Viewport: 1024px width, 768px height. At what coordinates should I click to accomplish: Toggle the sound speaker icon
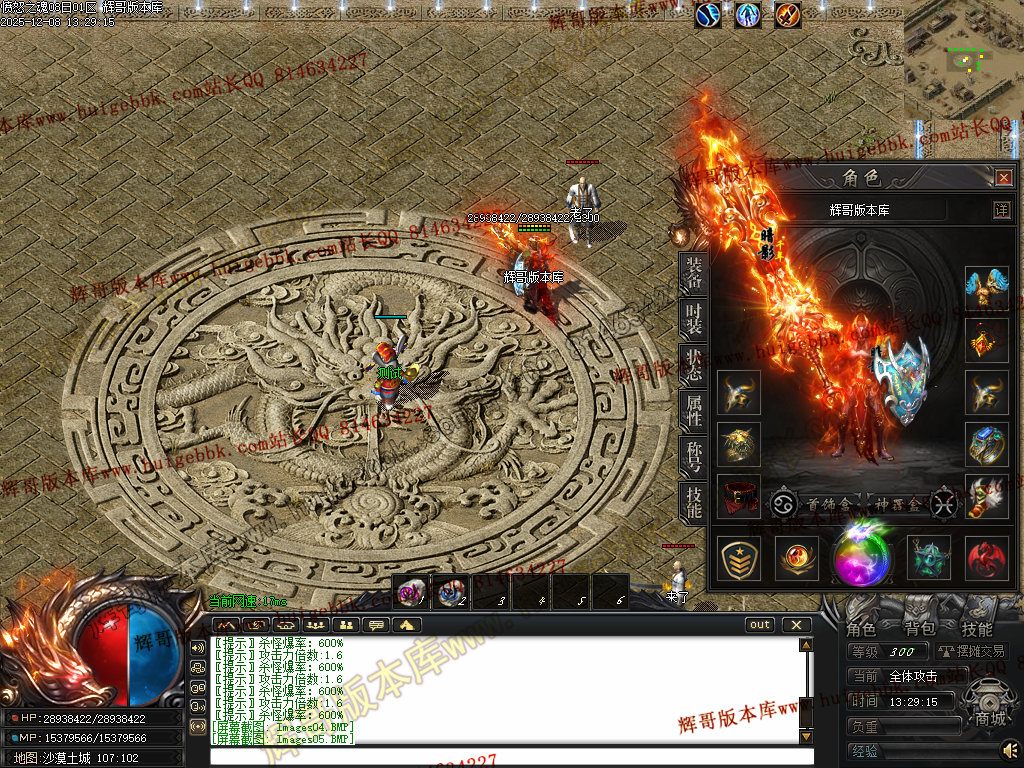click(x=1011, y=748)
